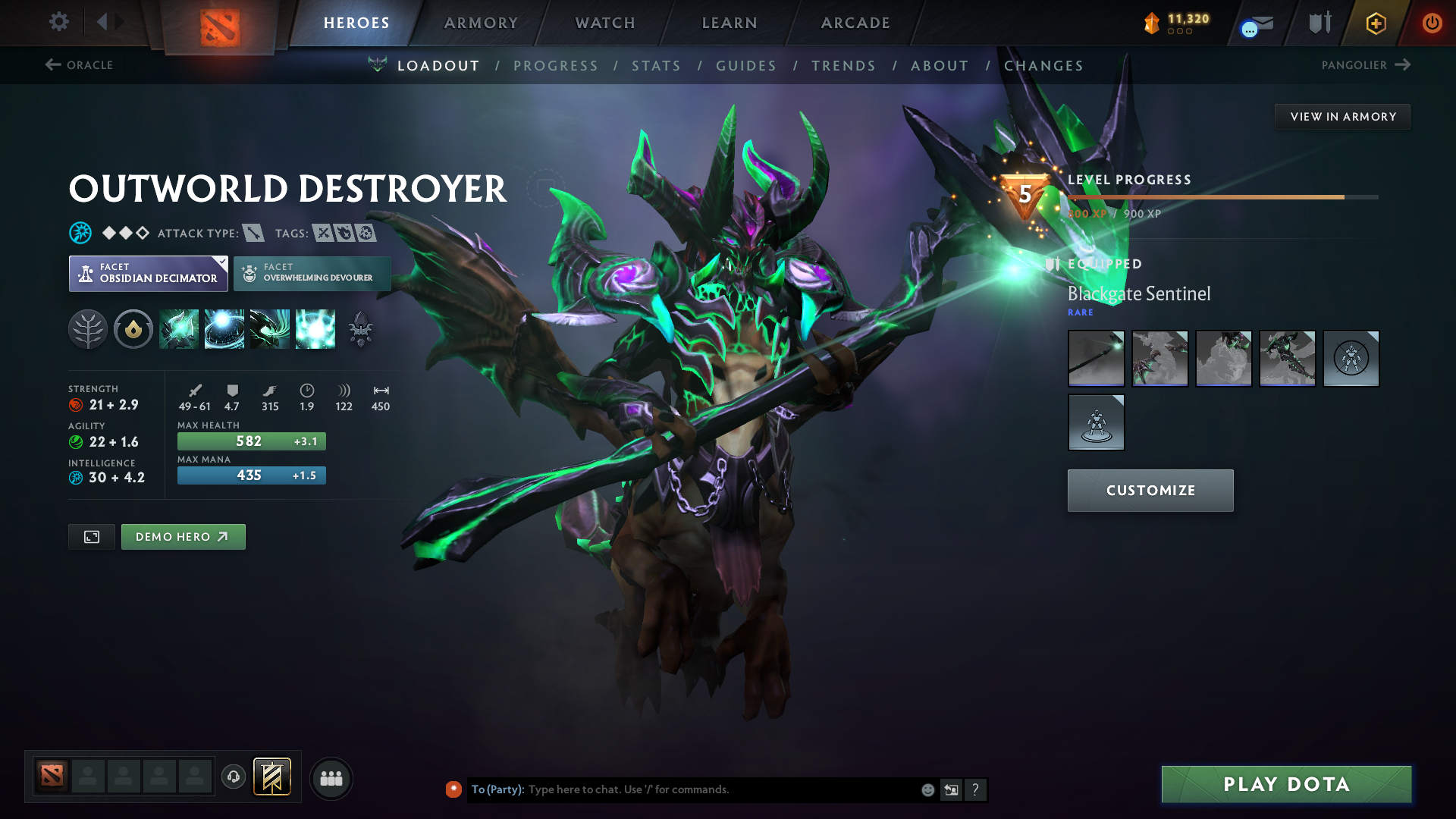The image size is (1456, 819).
Task: Open the Dota 2 logo menu
Action: click(219, 23)
